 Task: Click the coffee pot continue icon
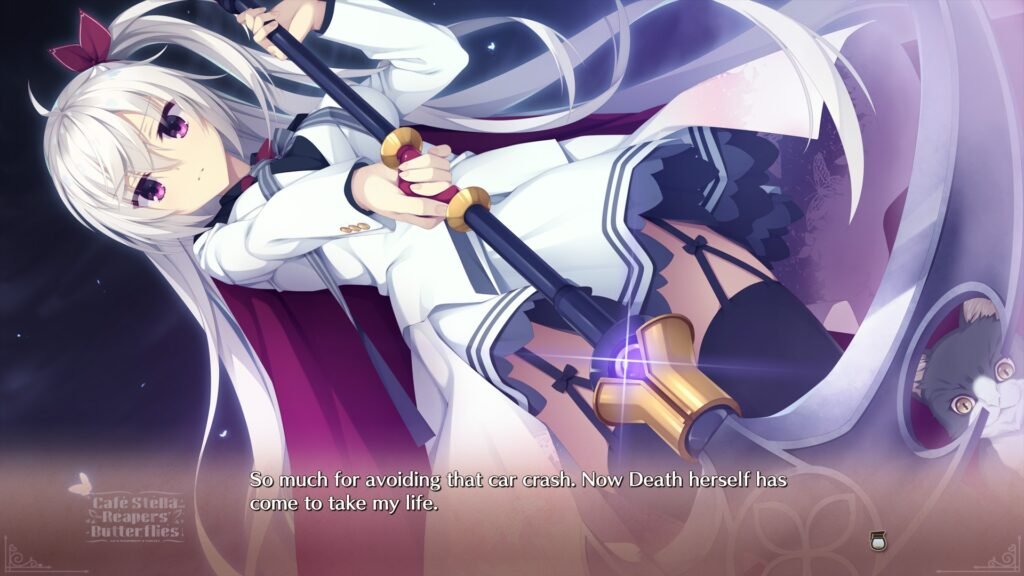point(879,541)
